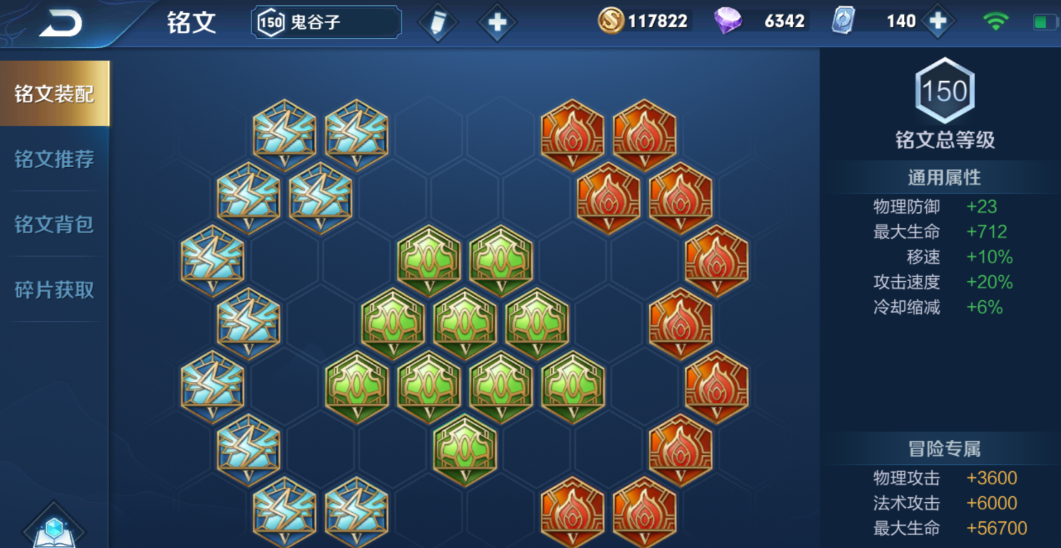Switch to 铭文装配 tab
The width and height of the screenshot is (1061, 548).
point(54,94)
